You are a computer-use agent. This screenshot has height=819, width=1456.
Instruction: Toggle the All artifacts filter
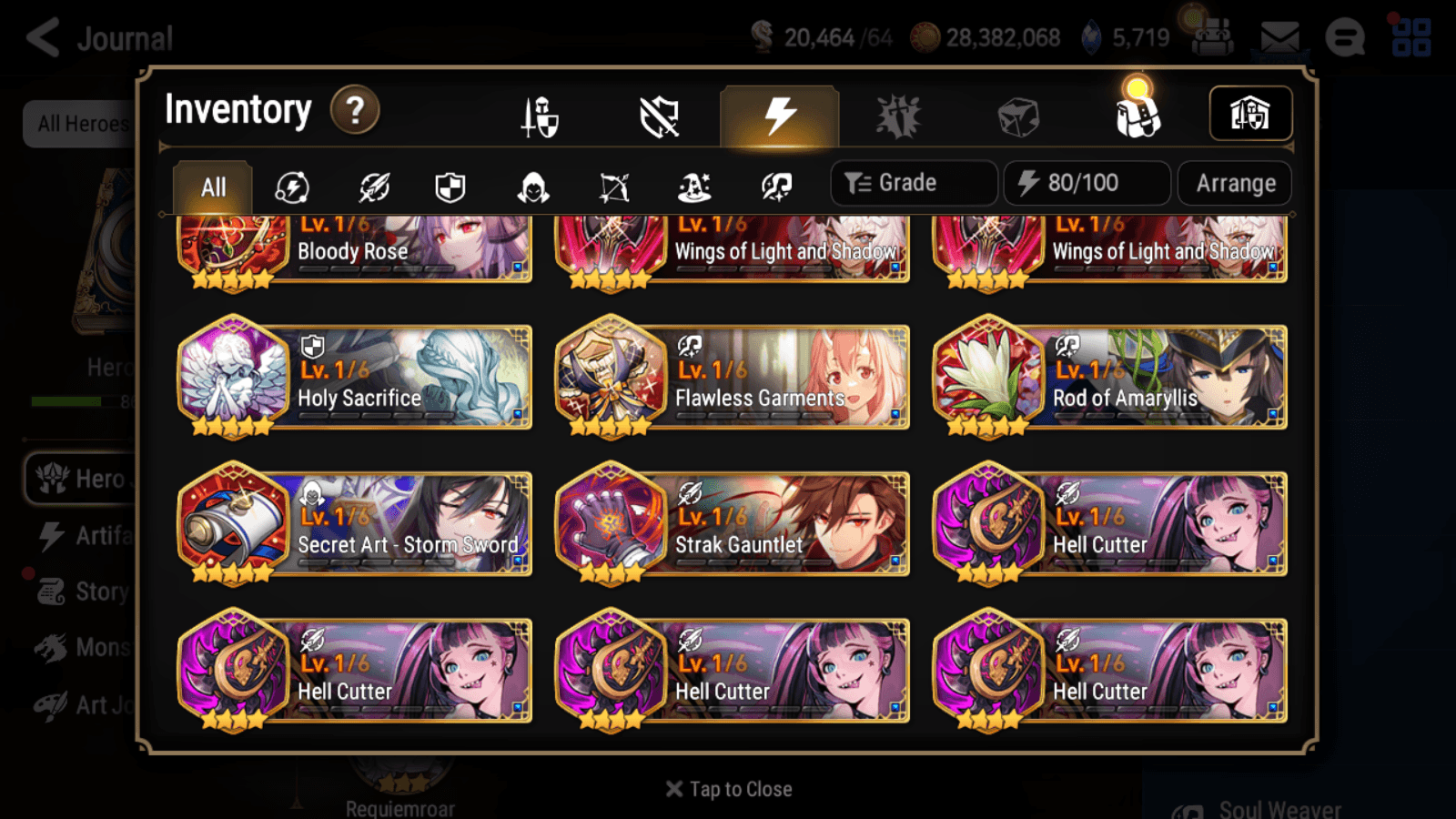(211, 186)
